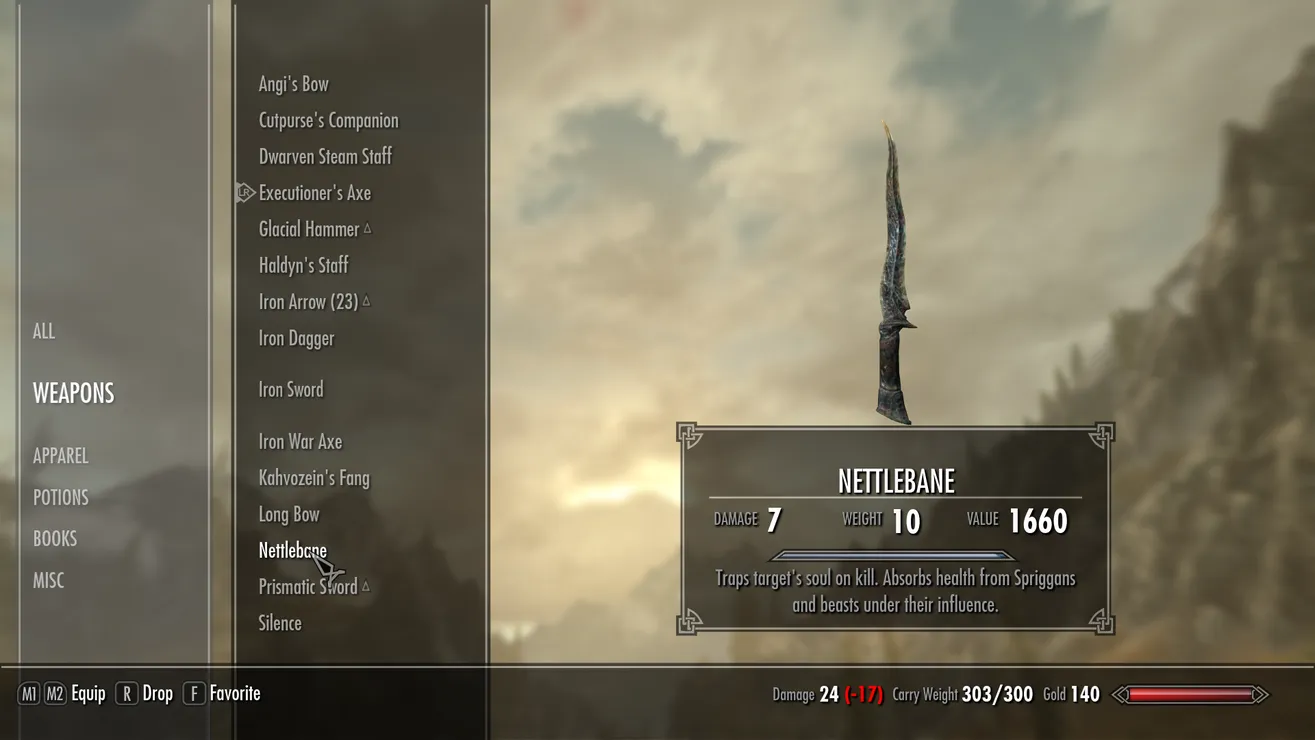This screenshot has width=1315, height=740.
Task: Select the WEAPONS category
Action: pos(74,393)
